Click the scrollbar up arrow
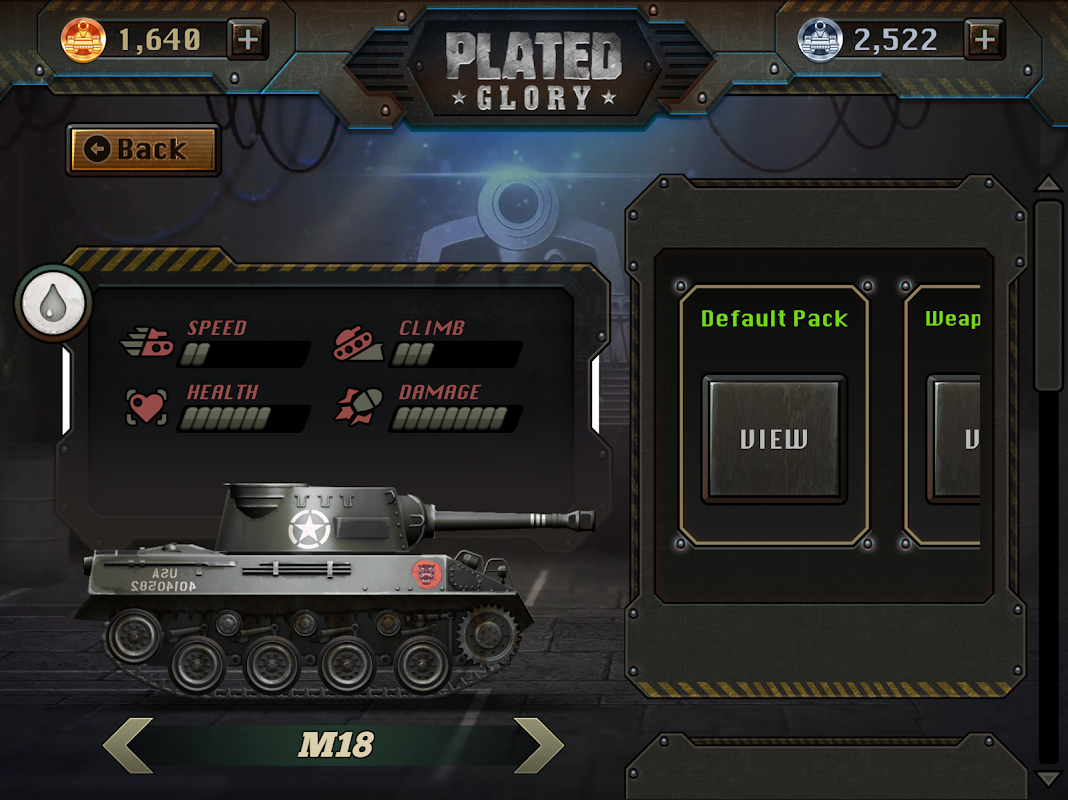The height and width of the screenshot is (800, 1068). point(1047,184)
